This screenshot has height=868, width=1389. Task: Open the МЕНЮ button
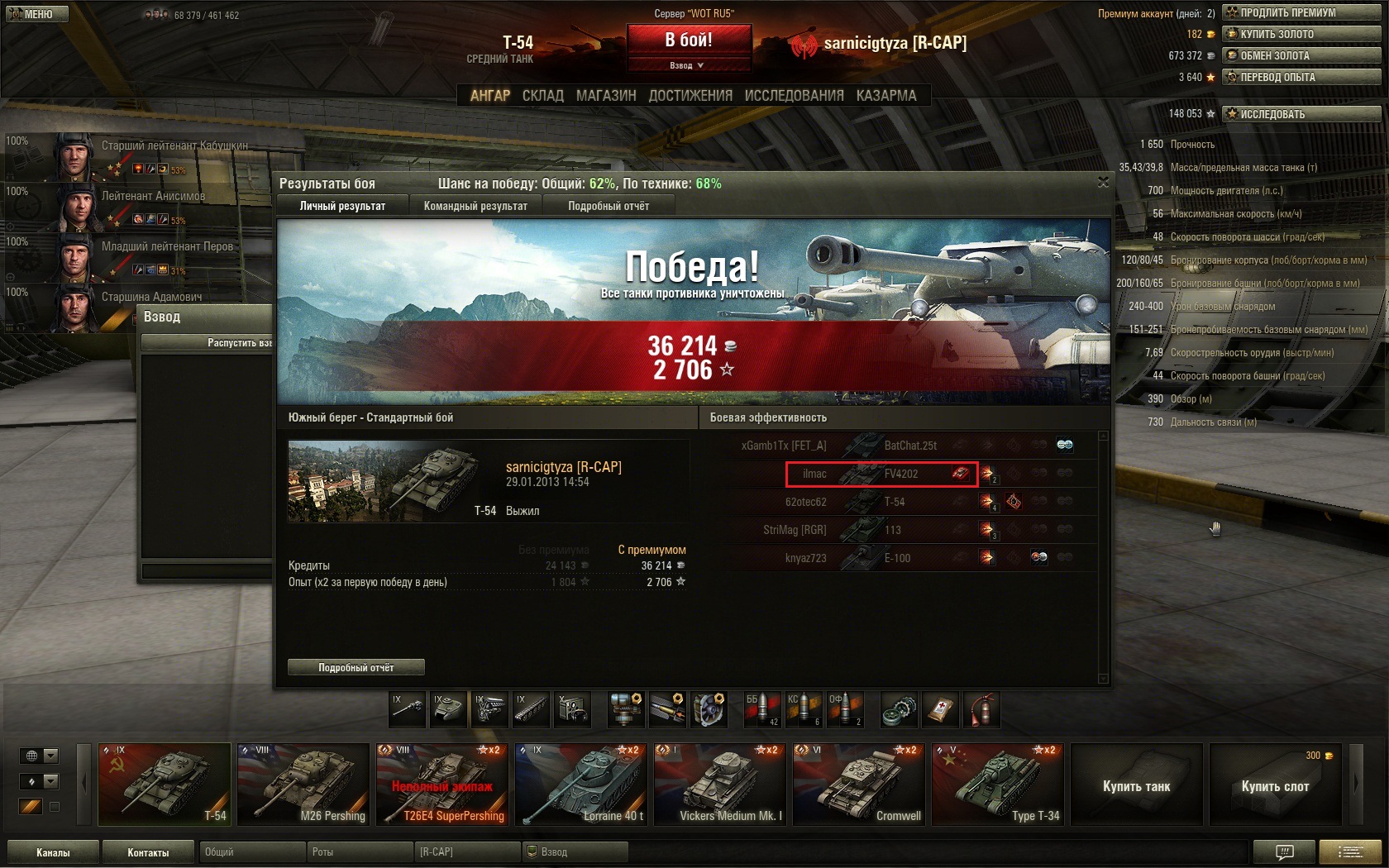[x=35, y=14]
